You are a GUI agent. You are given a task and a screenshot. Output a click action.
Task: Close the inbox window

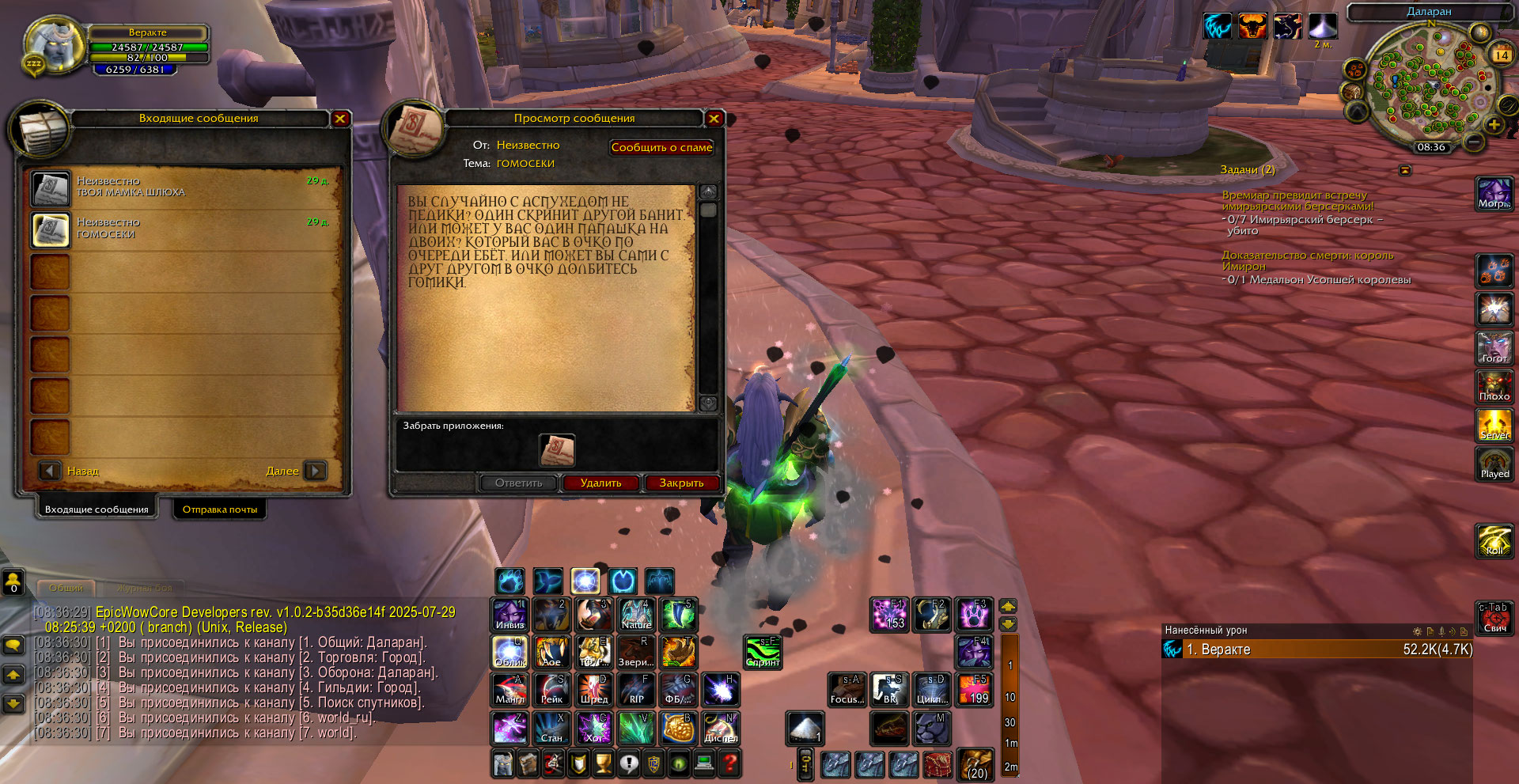340,119
